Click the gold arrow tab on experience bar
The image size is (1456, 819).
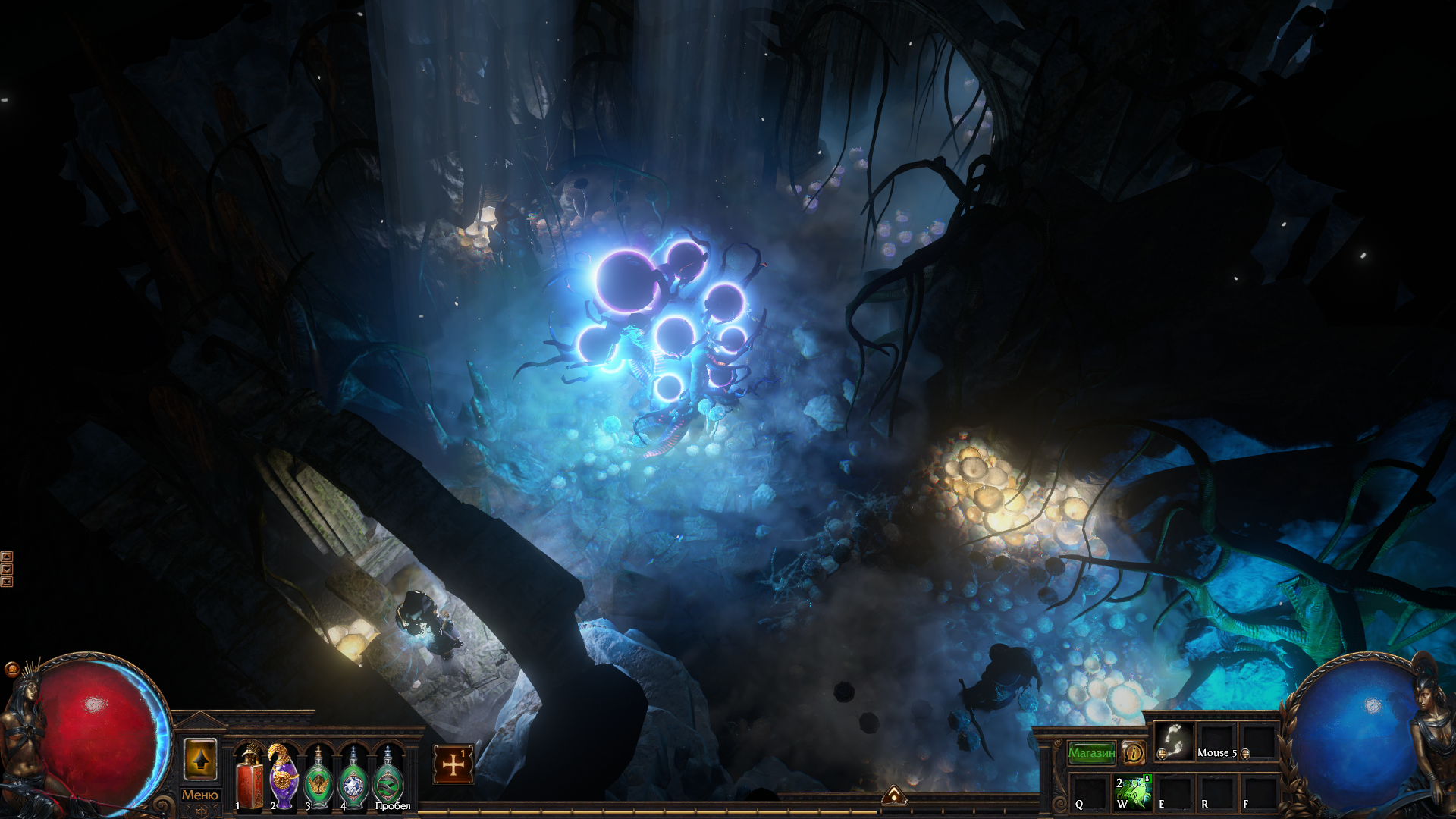click(894, 795)
